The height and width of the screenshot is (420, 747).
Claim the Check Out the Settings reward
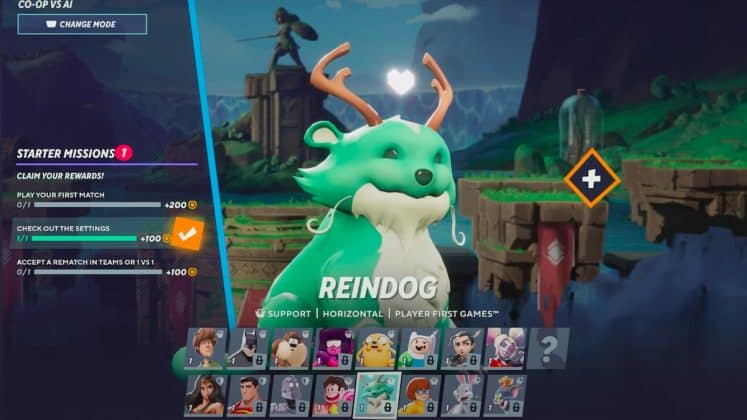click(x=186, y=234)
